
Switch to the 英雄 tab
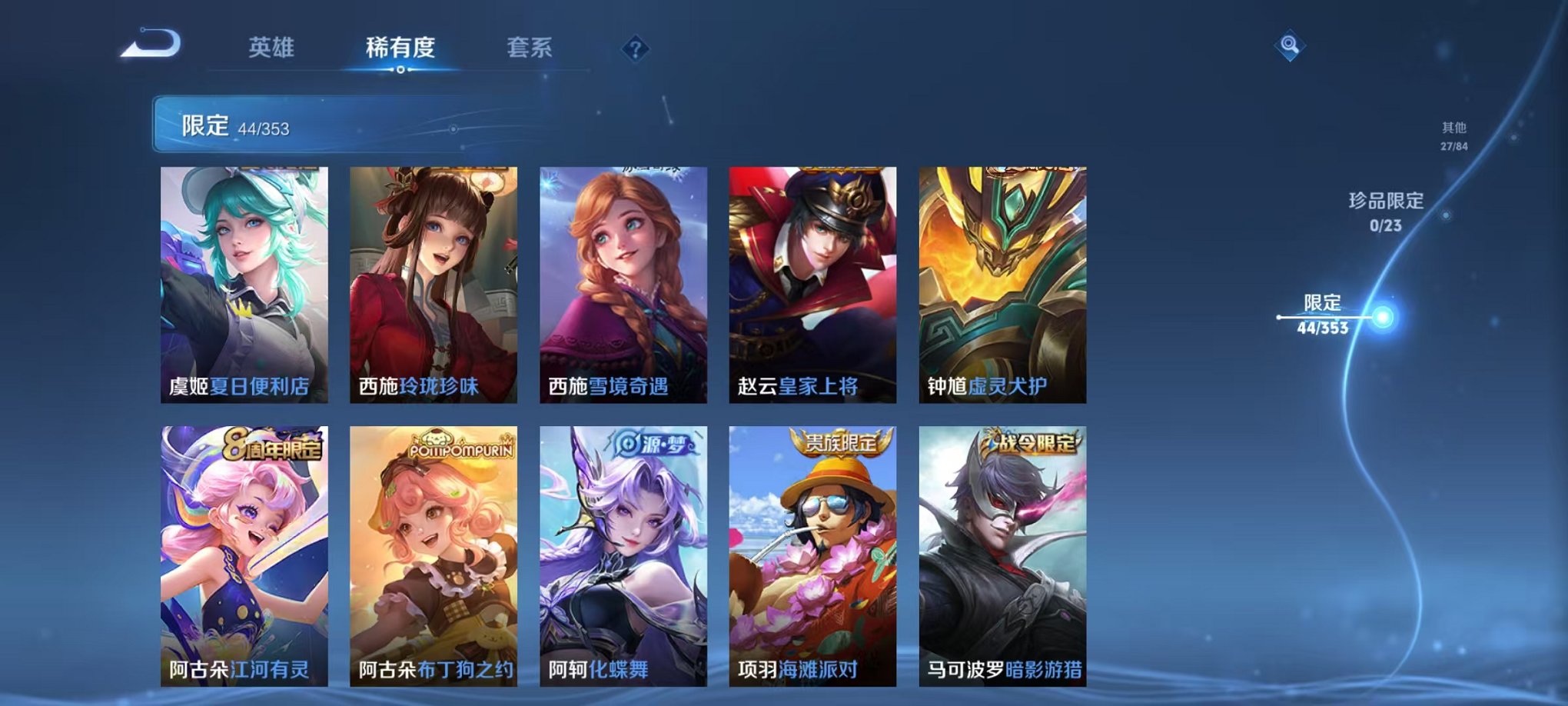pos(271,48)
